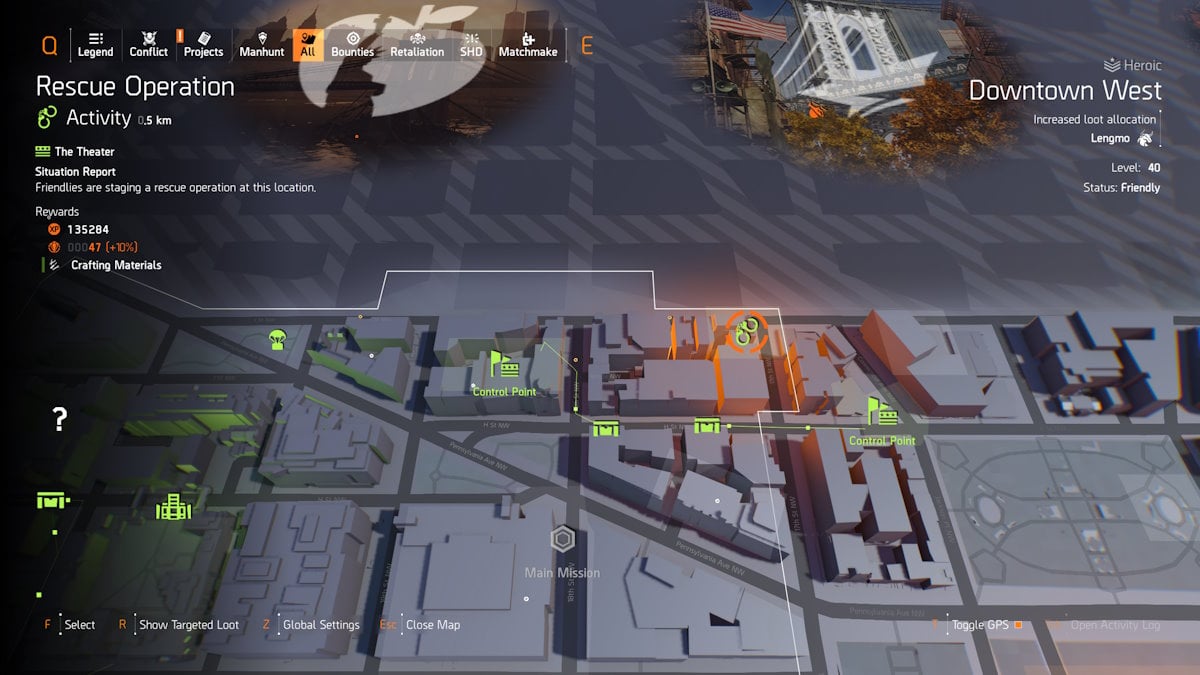
Task: Show the Bounties filter
Action: point(352,44)
